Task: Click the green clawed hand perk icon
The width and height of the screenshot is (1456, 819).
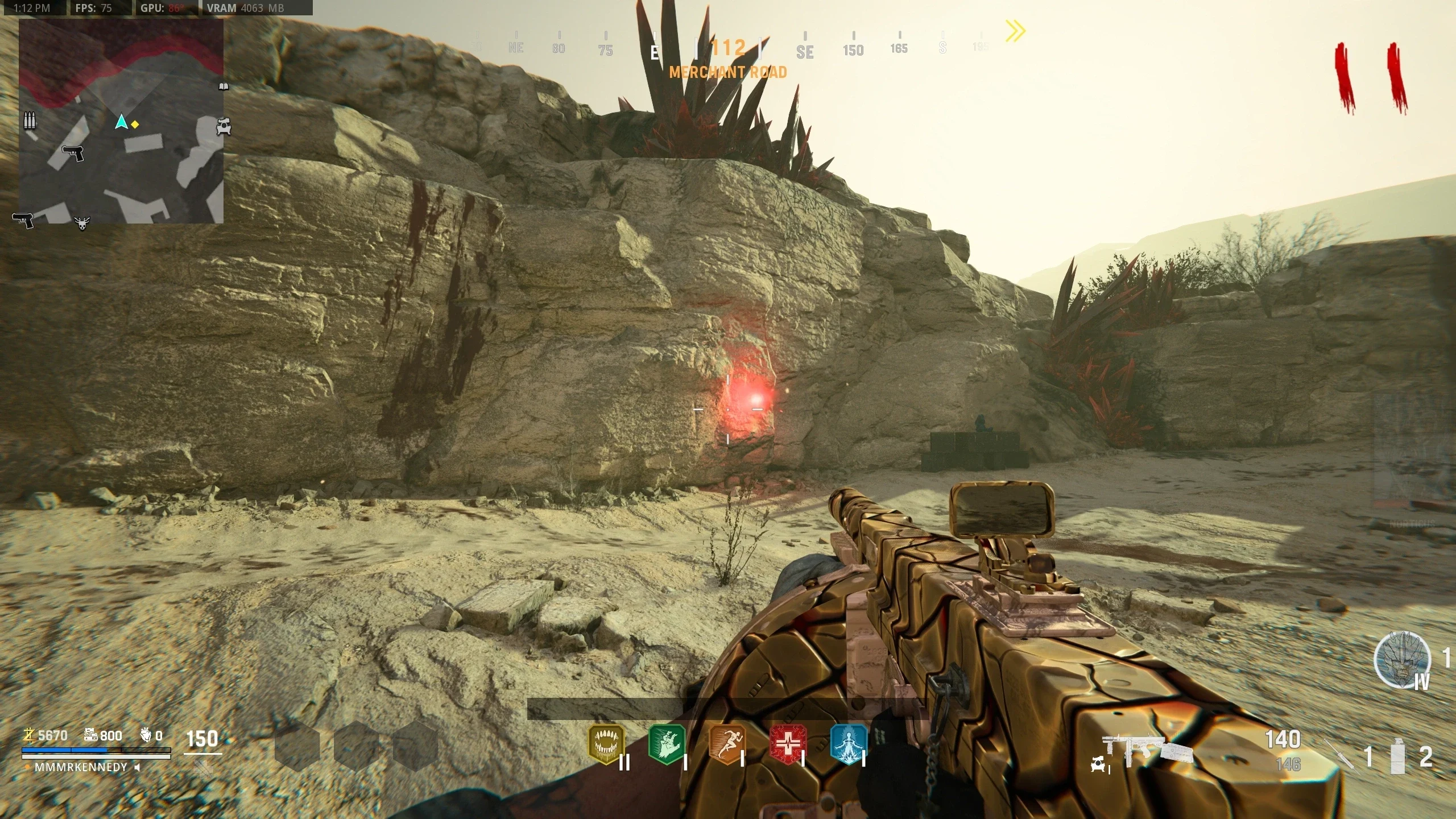Action: pyautogui.click(x=667, y=743)
